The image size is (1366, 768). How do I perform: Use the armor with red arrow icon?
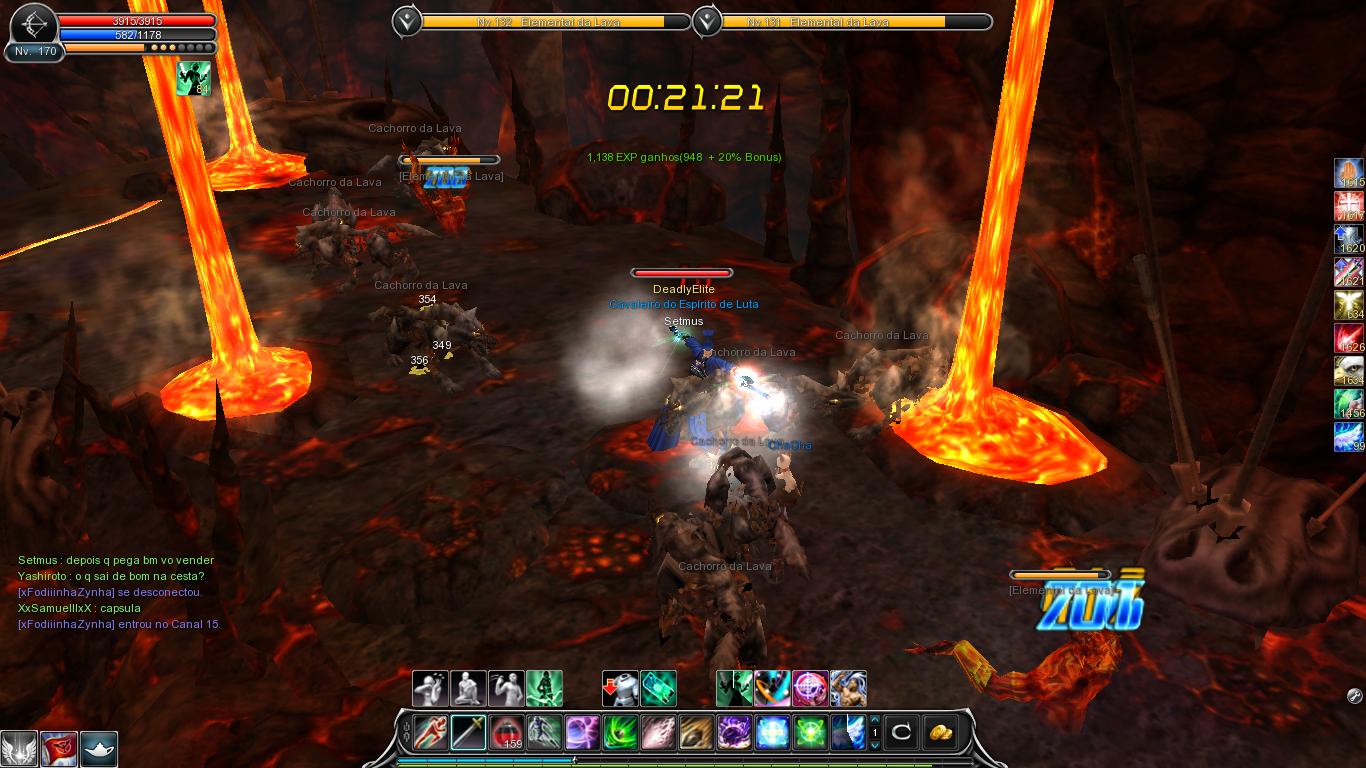click(620, 689)
